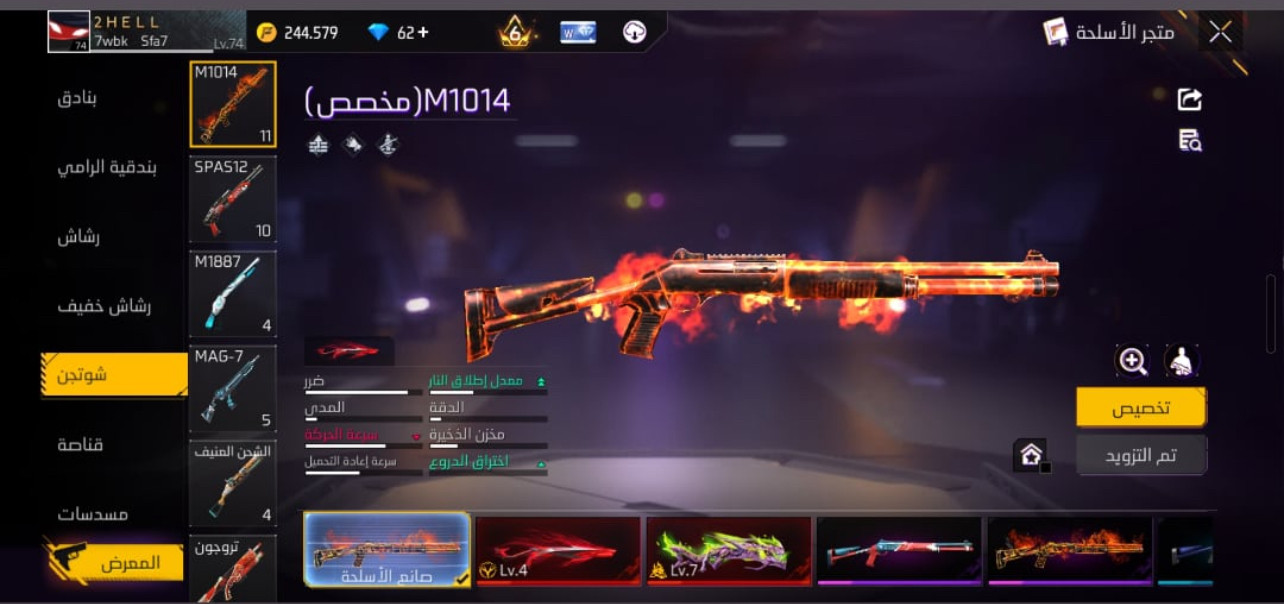The image size is (1284, 604).
Task: Select the بنادق rifles category
Action: [x=77, y=98]
